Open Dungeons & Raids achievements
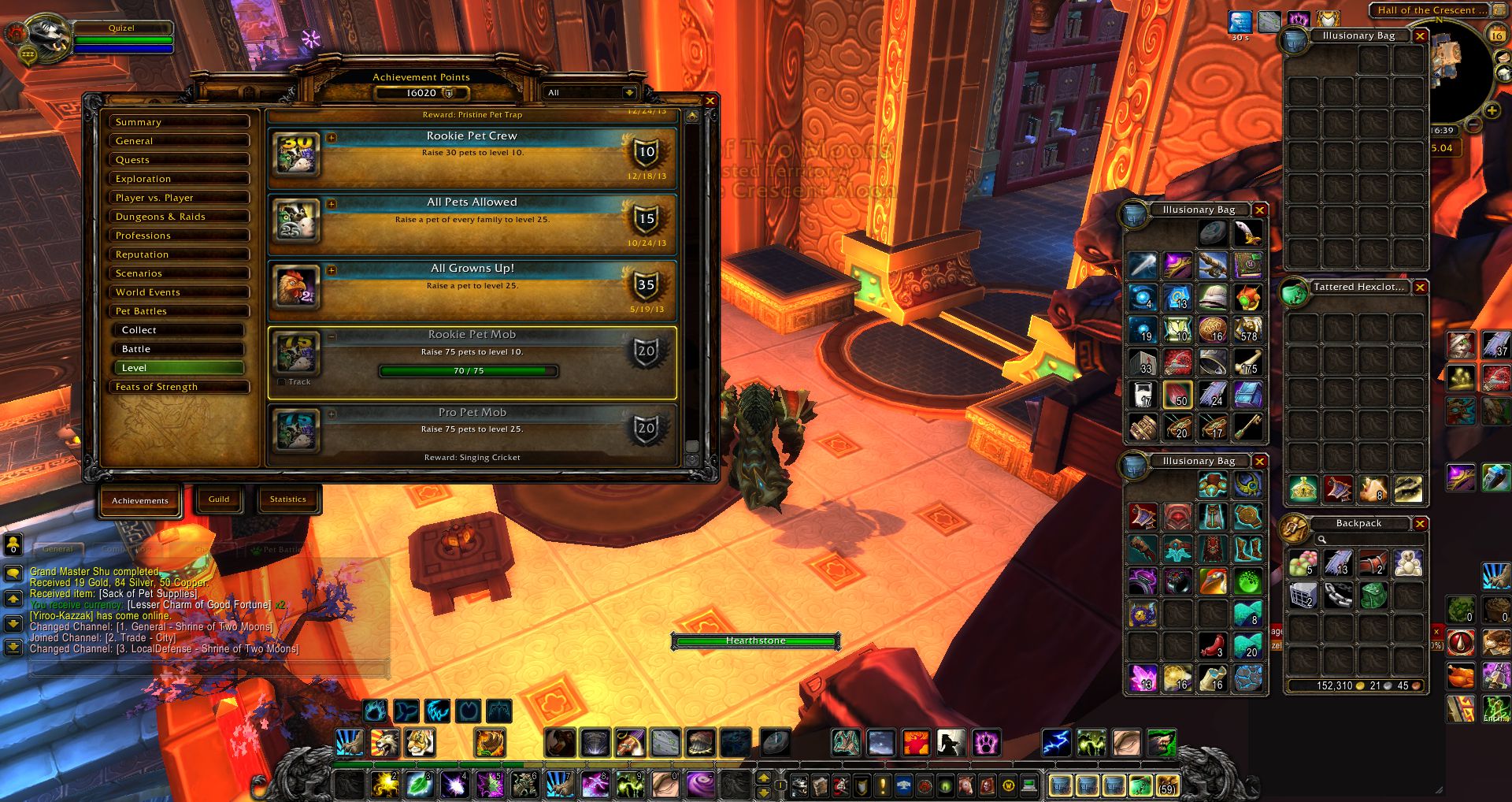This screenshot has width=1512, height=802. coord(180,217)
